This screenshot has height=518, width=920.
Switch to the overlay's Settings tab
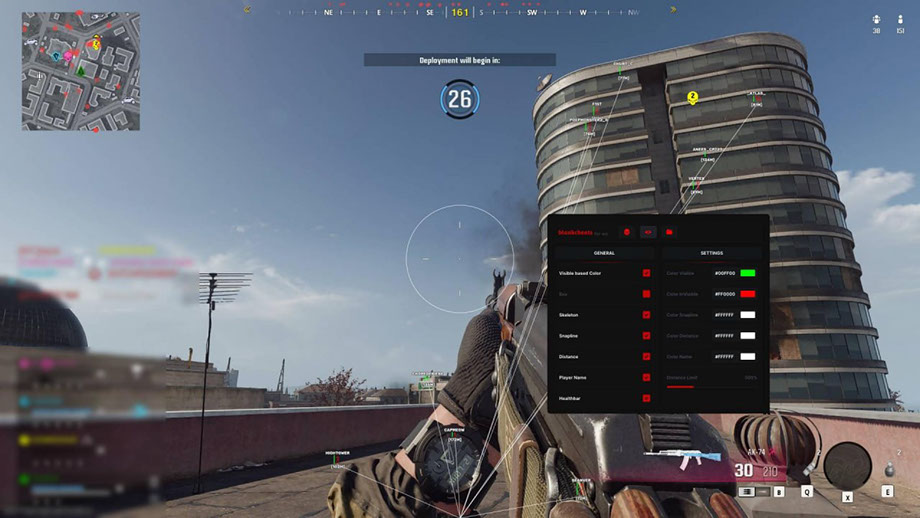click(712, 253)
